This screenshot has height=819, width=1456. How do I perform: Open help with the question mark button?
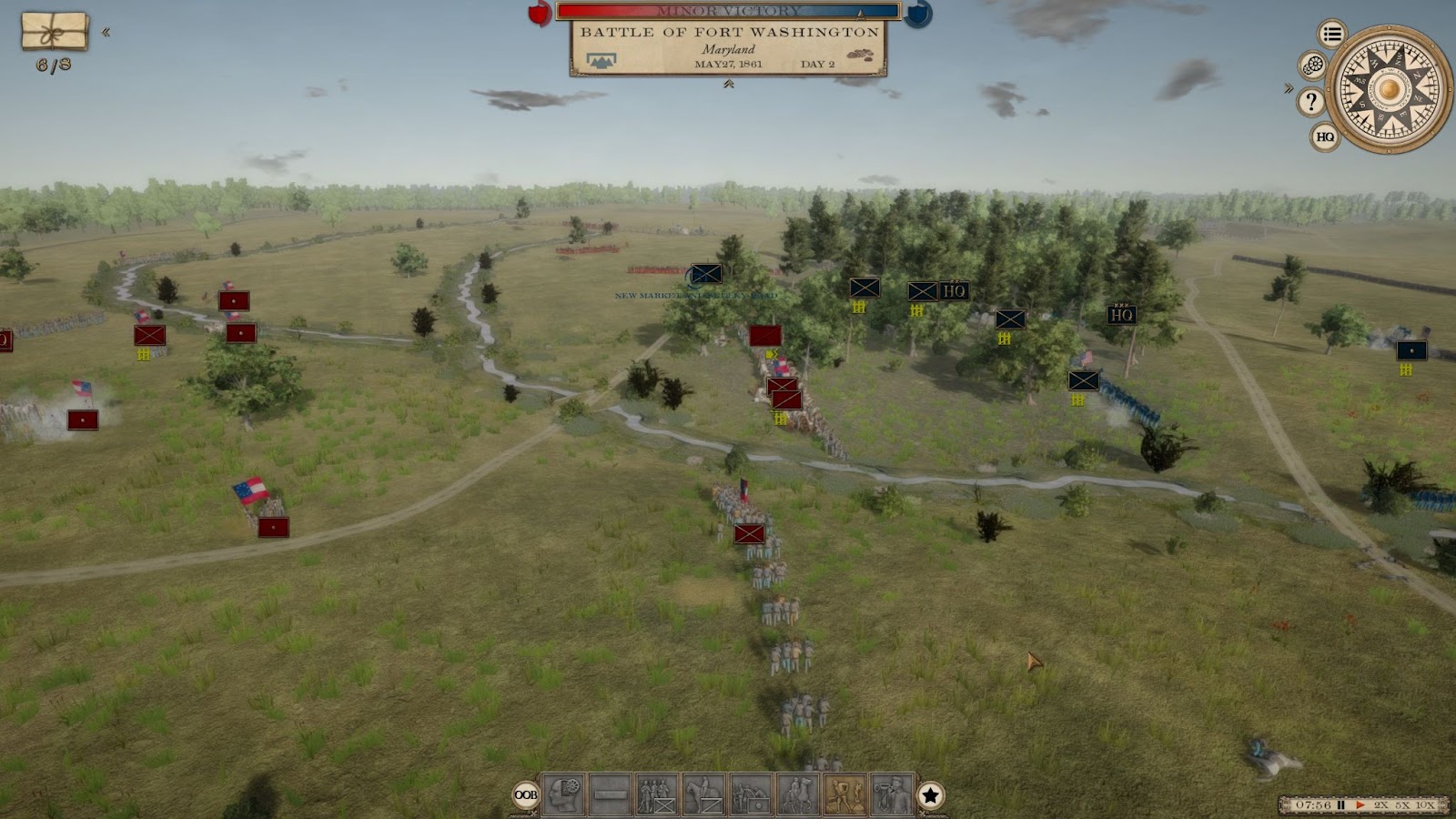click(x=1311, y=101)
